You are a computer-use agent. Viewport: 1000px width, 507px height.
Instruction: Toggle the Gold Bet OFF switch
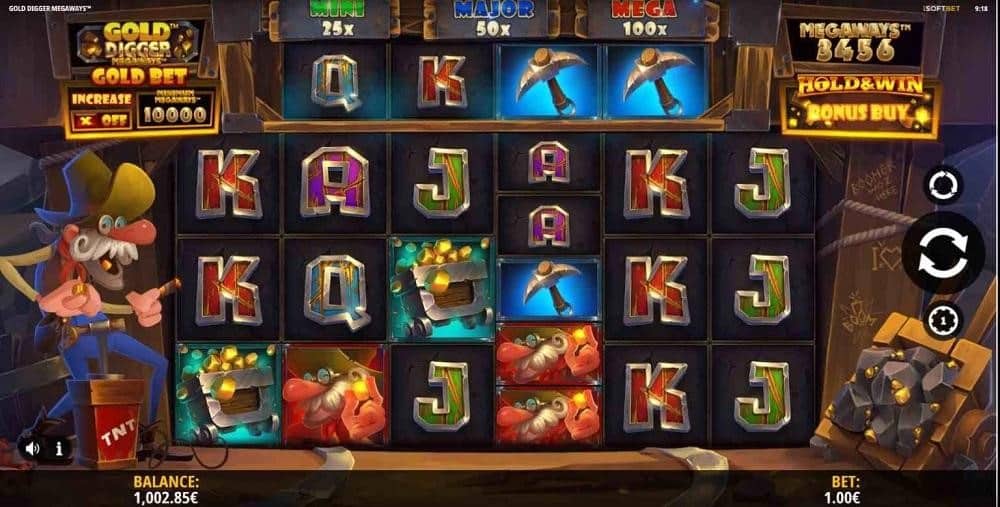coord(100,119)
